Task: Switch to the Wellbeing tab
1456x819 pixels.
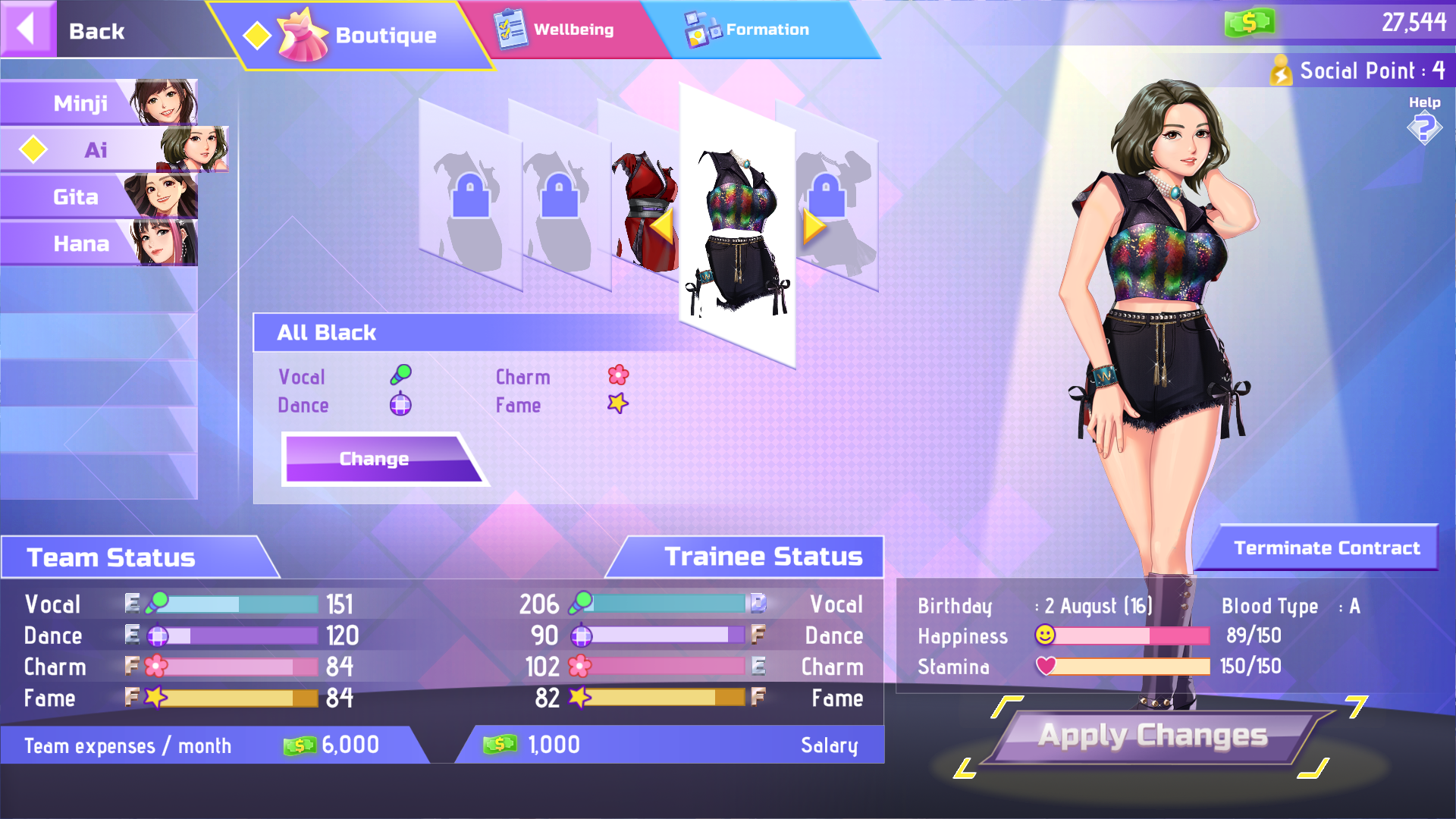Action: [x=573, y=30]
